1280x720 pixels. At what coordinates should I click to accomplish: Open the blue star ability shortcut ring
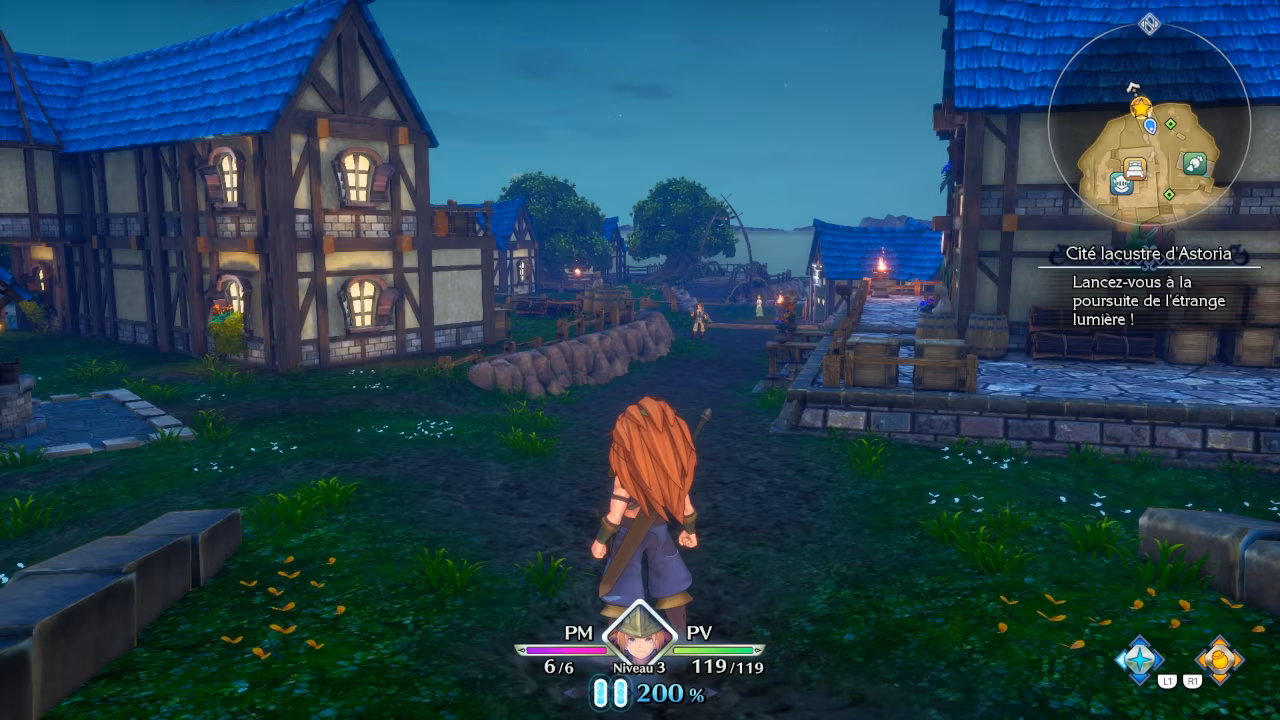[1140, 660]
